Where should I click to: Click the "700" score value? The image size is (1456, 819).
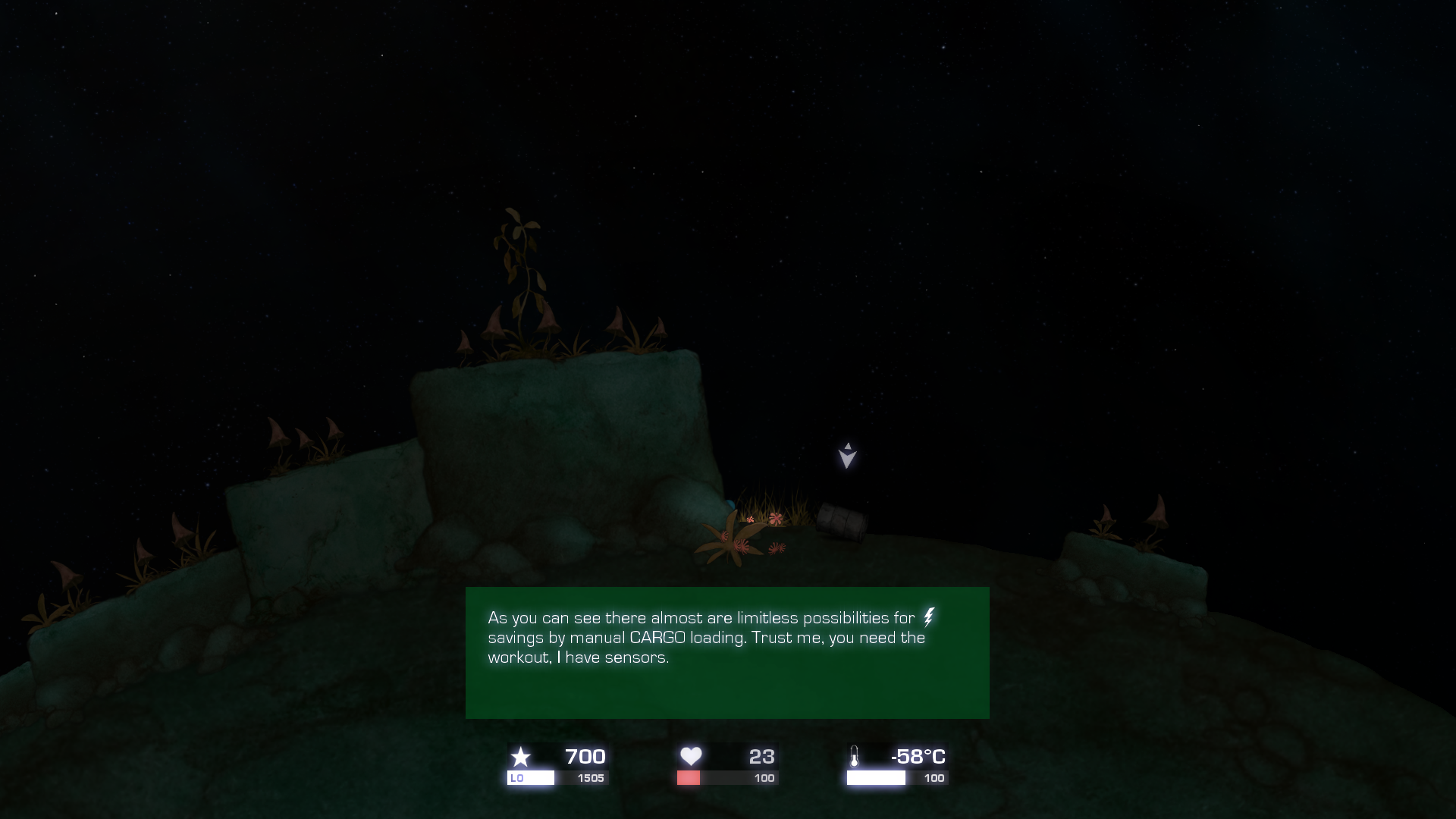584,757
